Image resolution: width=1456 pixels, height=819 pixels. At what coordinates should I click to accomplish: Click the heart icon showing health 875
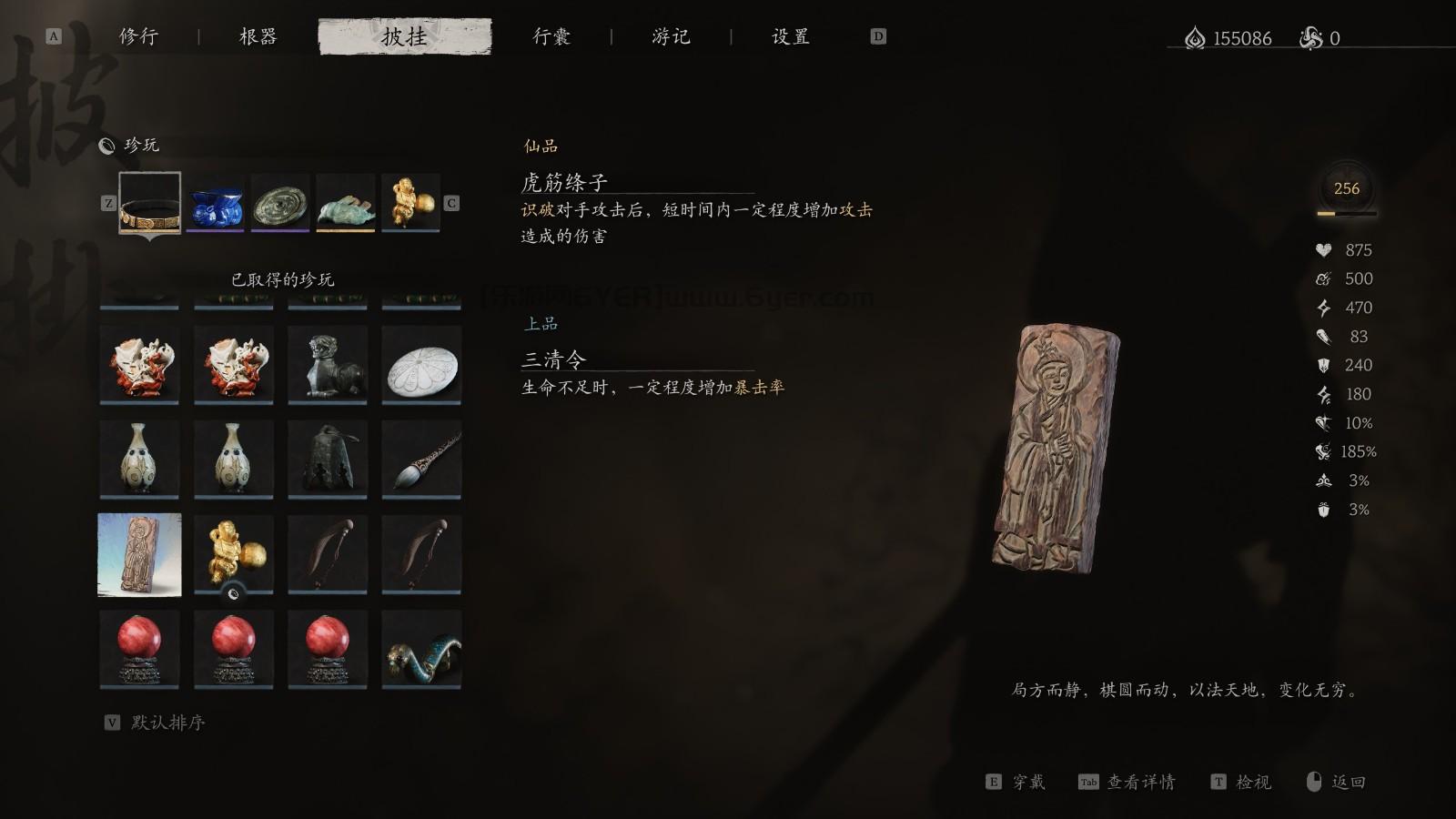coord(1323,249)
